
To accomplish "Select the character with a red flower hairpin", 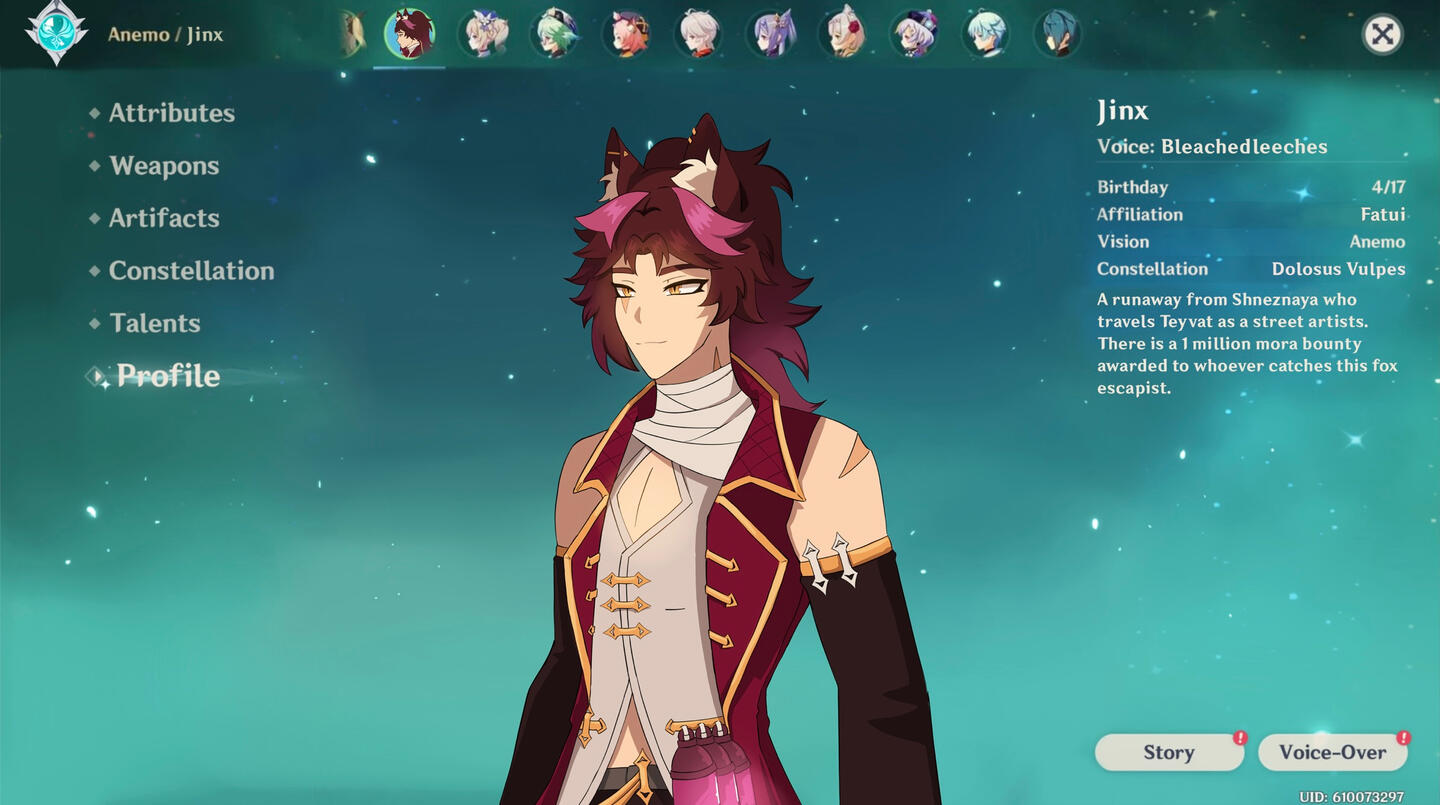I will [843, 34].
